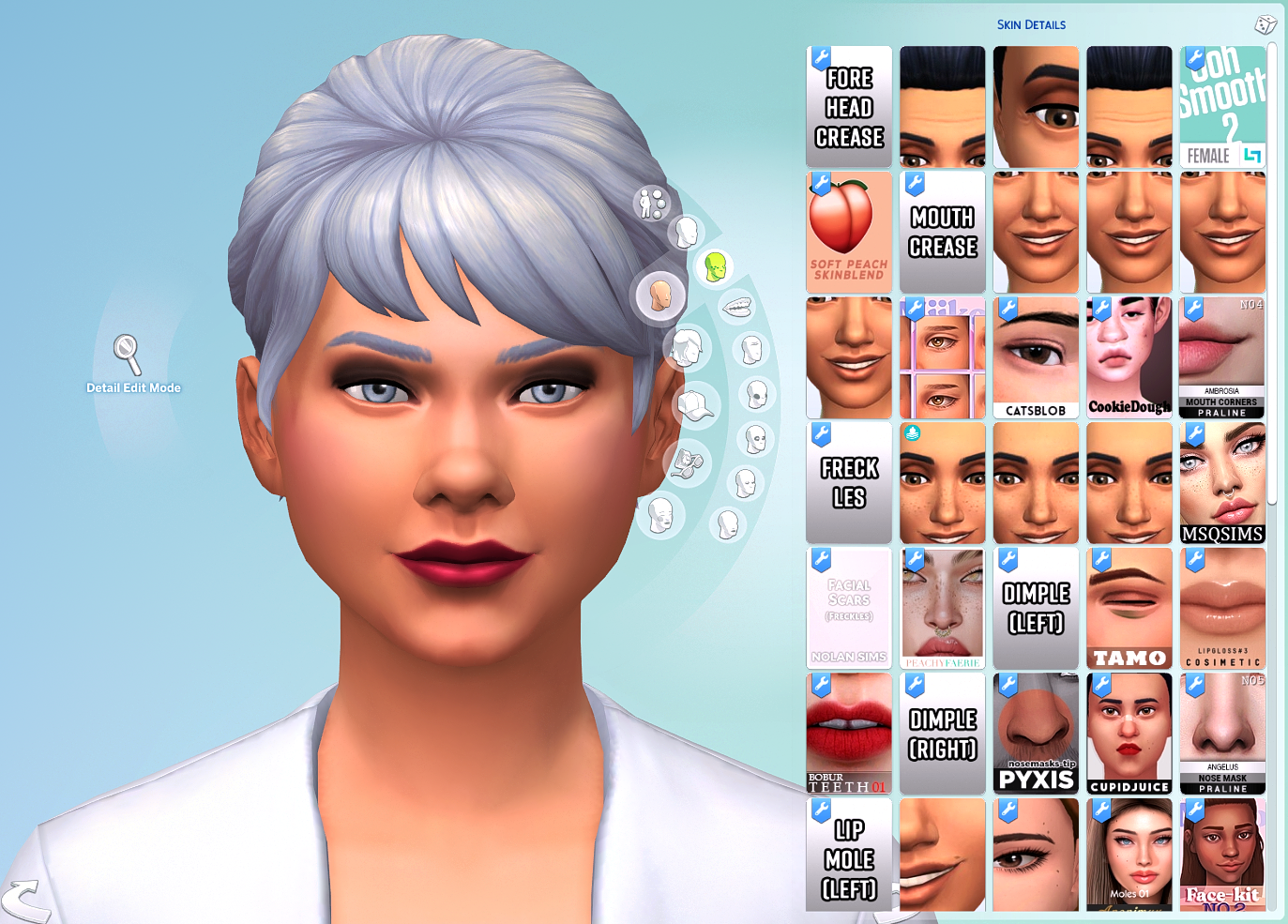Toggle the MOUTH CREASE skin detail

[x=942, y=231]
